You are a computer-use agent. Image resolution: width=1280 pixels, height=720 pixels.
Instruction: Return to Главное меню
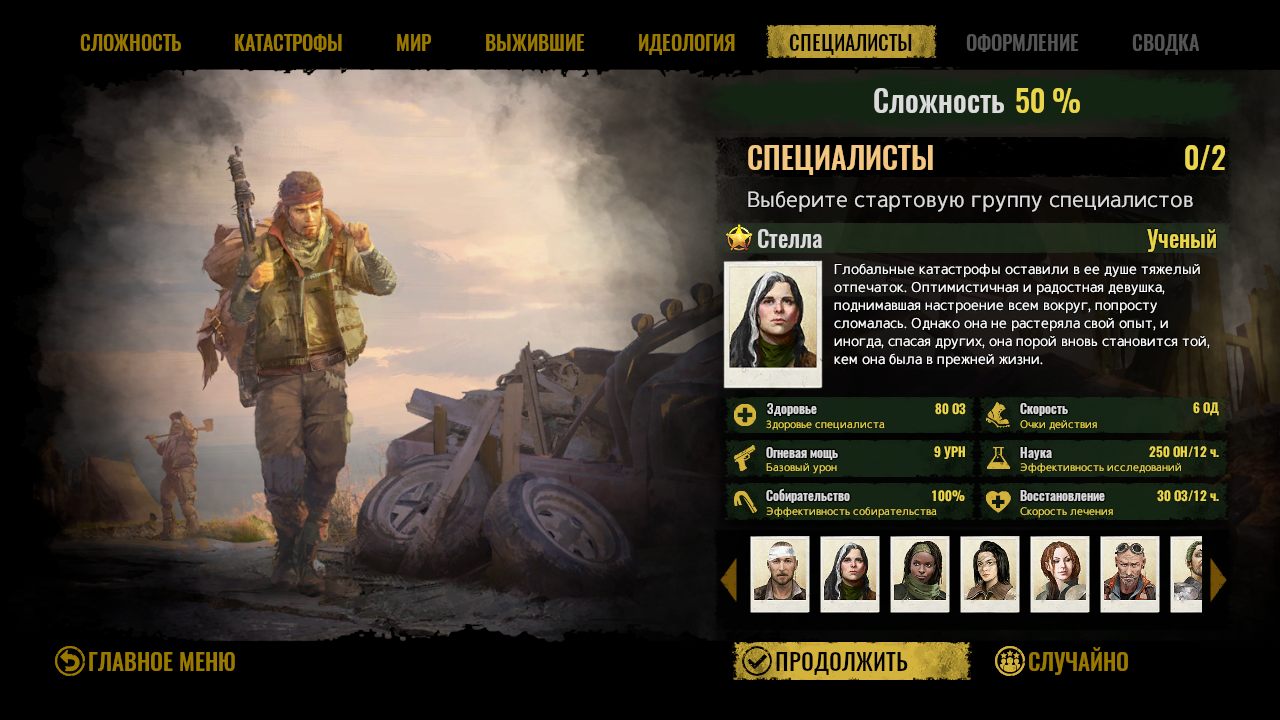click(x=146, y=661)
